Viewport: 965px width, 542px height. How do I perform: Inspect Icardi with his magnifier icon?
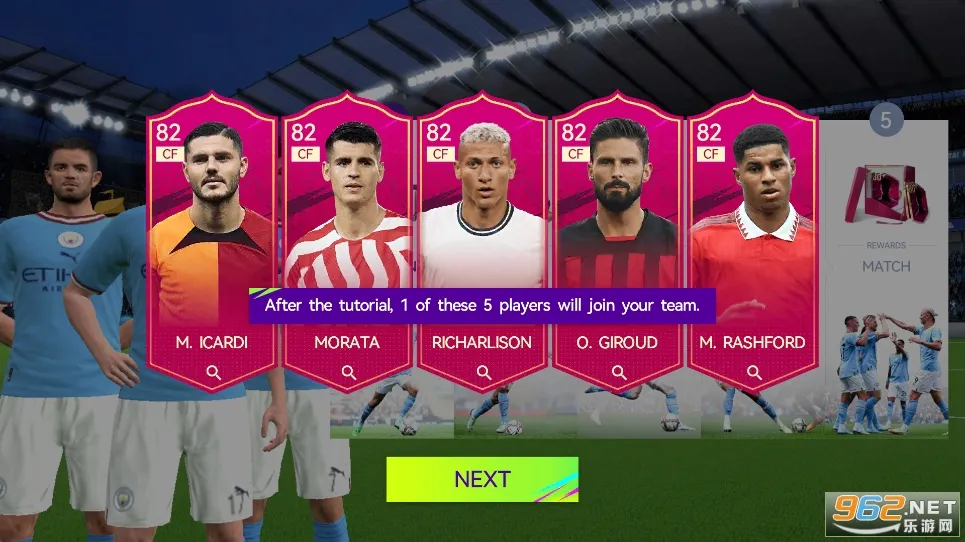213,373
